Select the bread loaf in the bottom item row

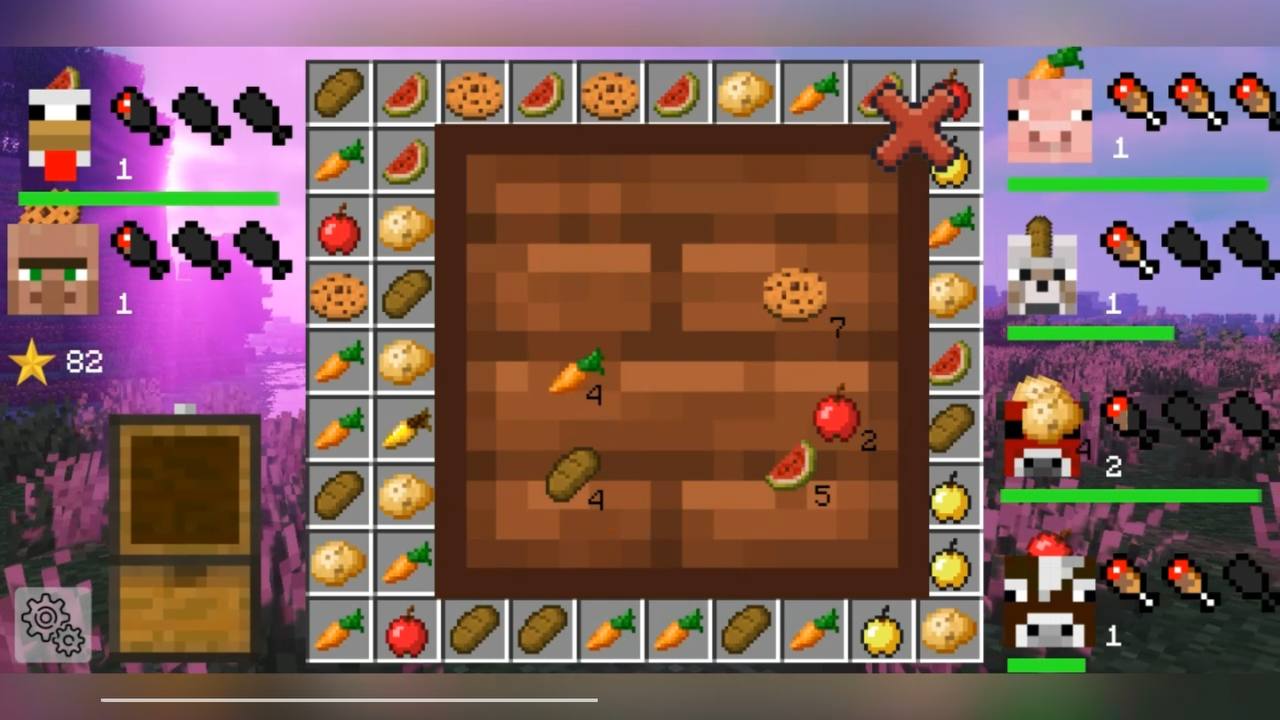coord(472,632)
